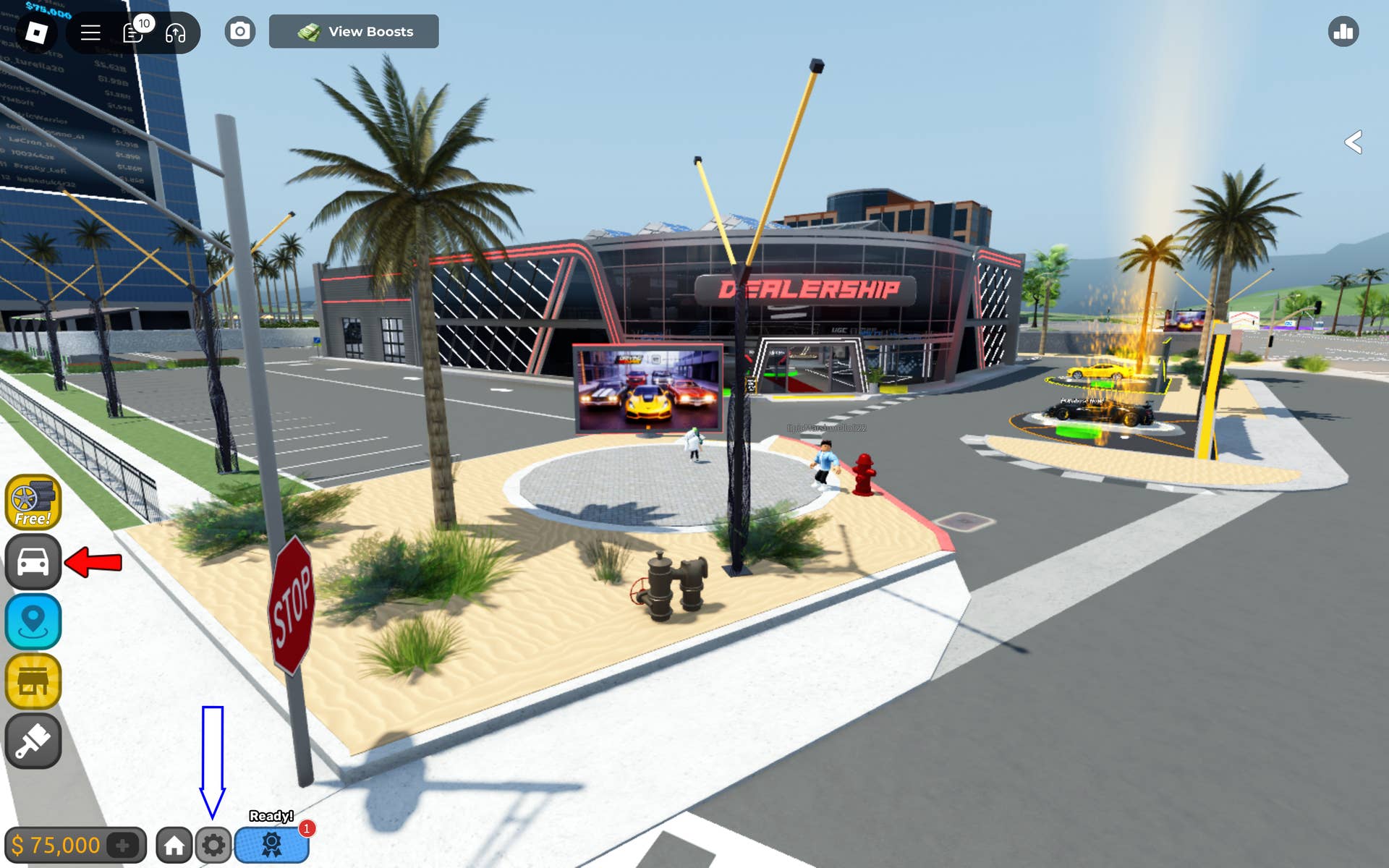Select the home icon near the money counter
The image size is (1389, 868).
pos(174,843)
